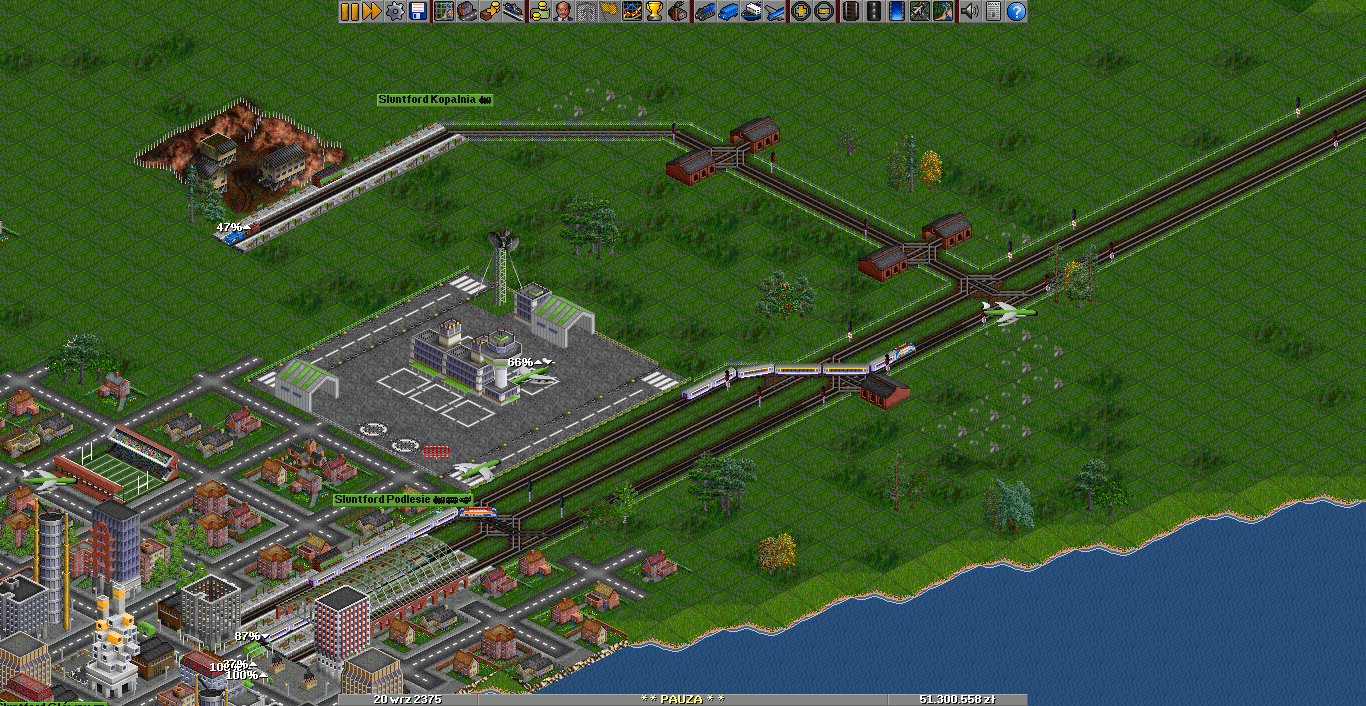
Task: Click the pause button in the toolbar
Action: pyautogui.click(x=349, y=12)
